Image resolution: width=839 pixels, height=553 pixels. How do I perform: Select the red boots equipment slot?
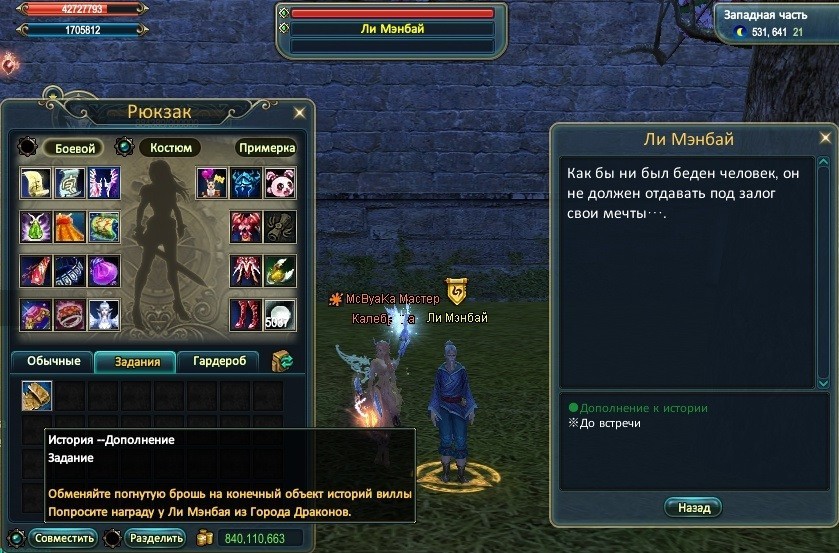[x=245, y=315]
